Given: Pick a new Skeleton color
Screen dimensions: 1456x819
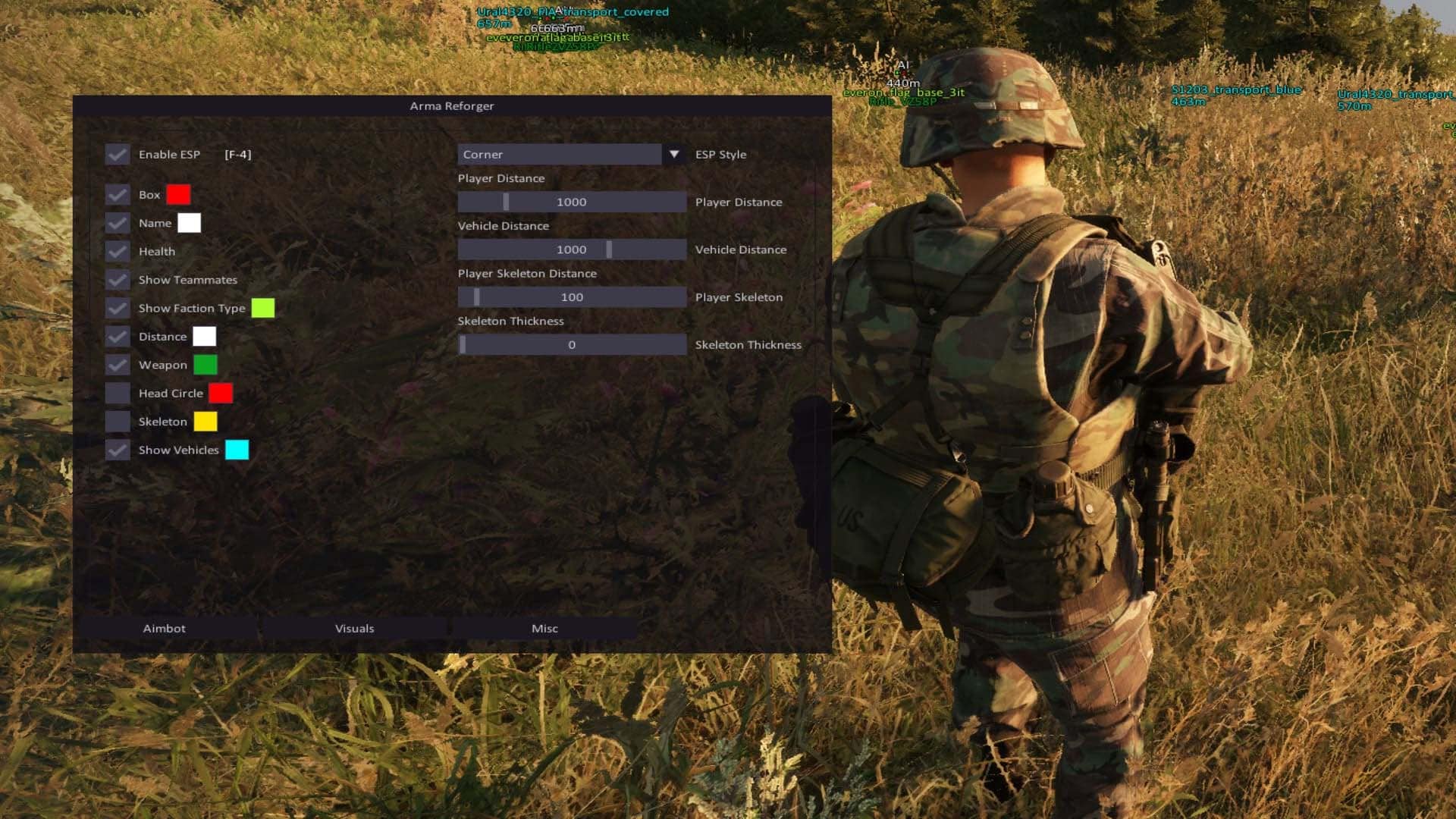Looking at the screenshot, I should [x=205, y=421].
